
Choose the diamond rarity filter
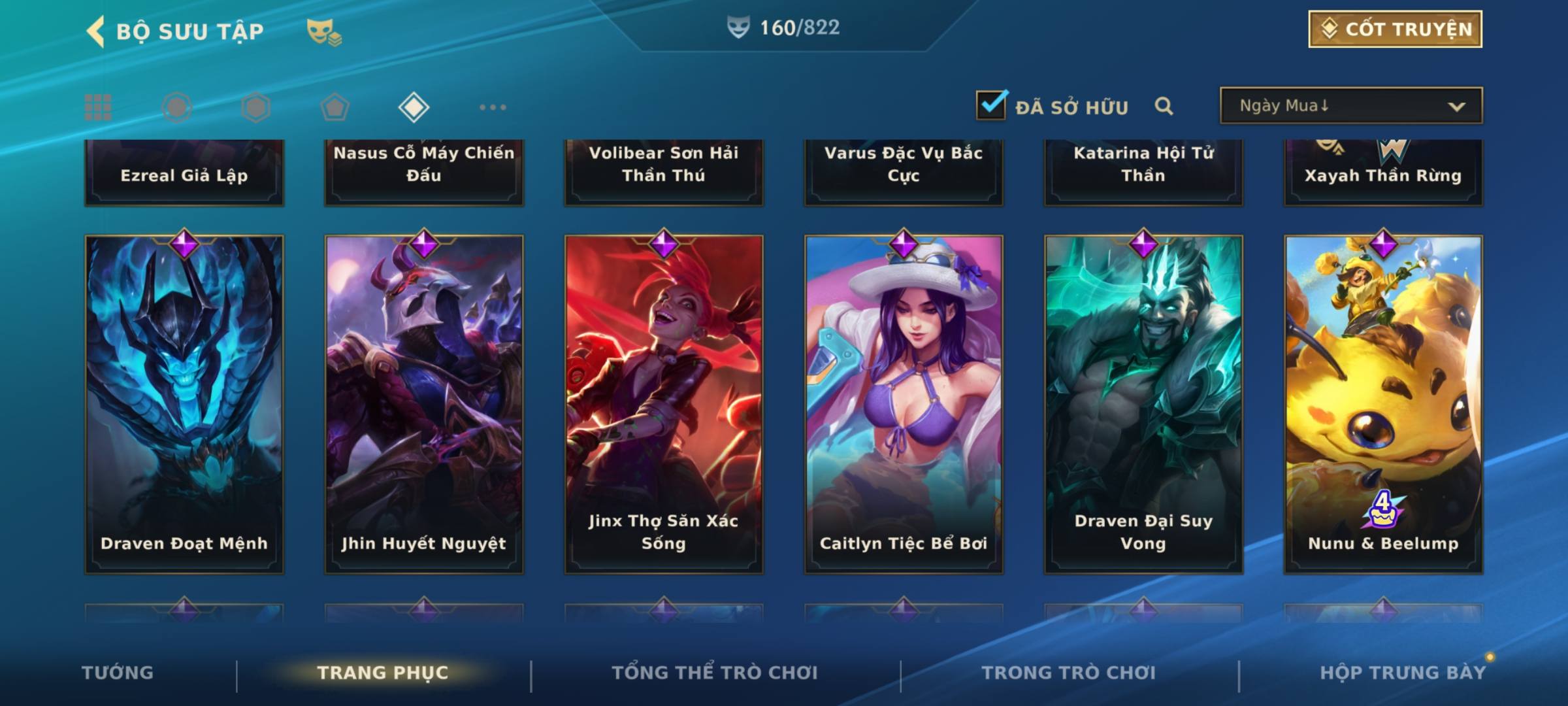(x=414, y=107)
